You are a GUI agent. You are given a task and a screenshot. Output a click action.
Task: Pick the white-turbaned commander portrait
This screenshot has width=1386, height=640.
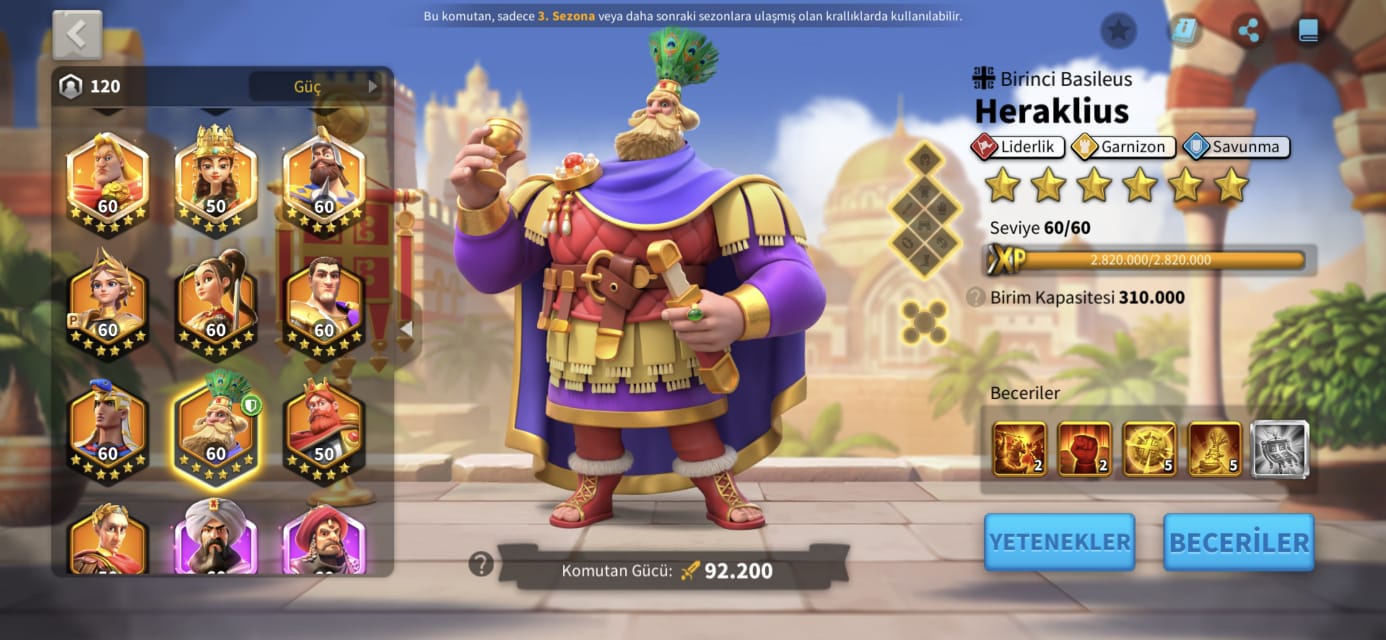point(215,540)
